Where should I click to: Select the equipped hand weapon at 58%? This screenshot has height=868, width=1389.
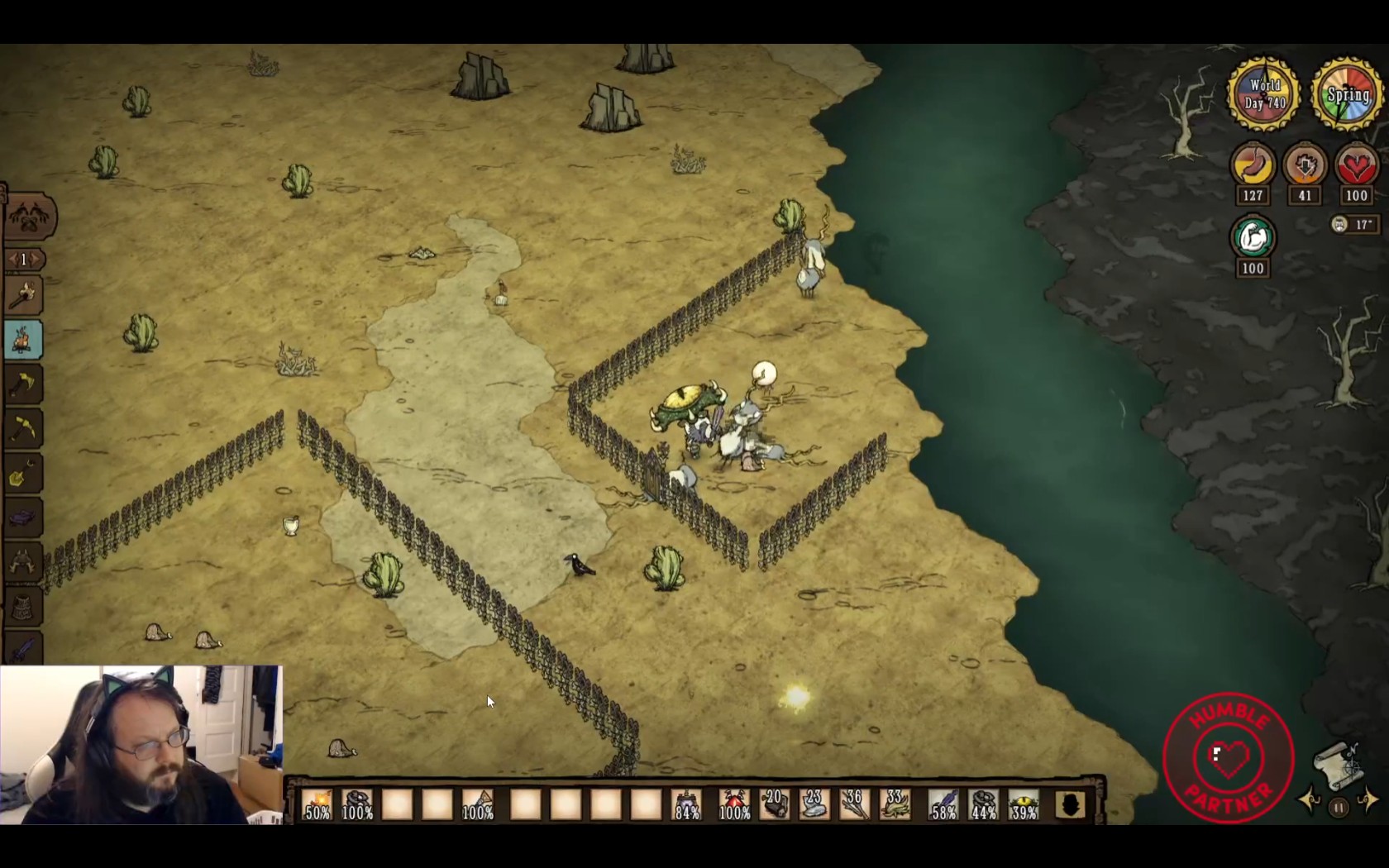pyautogui.click(x=943, y=804)
